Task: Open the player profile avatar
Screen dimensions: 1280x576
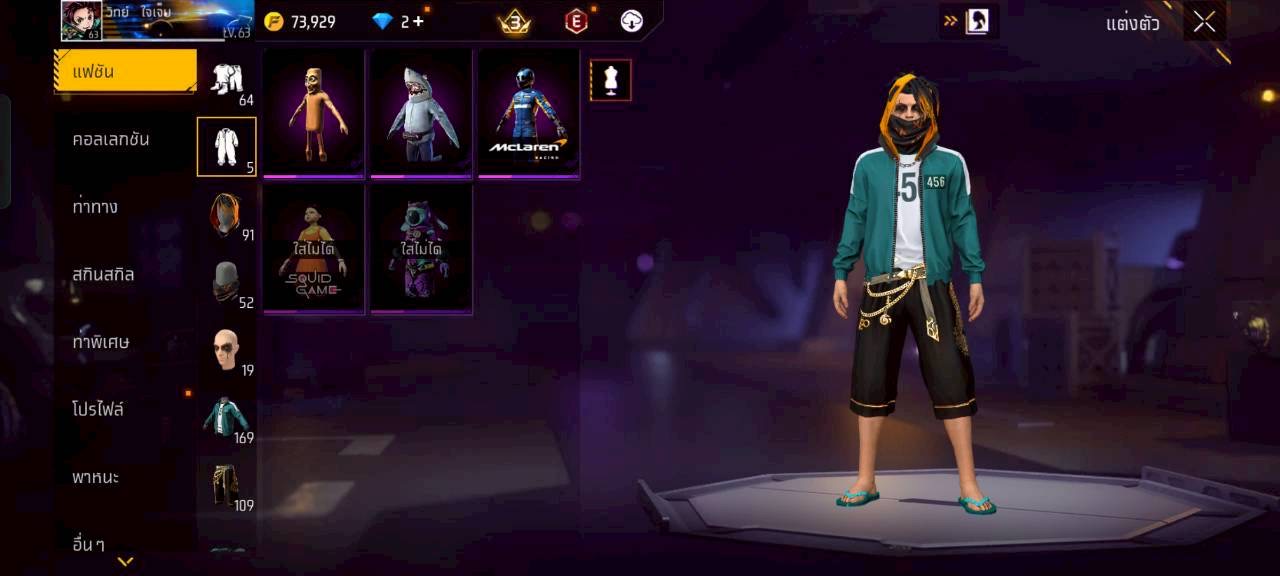Action: [81, 21]
